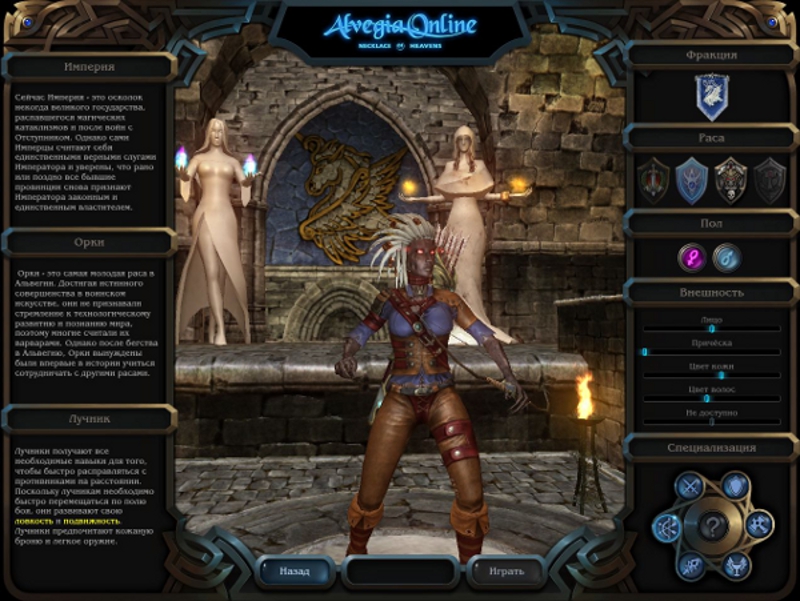Pick the shield specialization
The image size is (800, 601).
click(x=735, y=485)
